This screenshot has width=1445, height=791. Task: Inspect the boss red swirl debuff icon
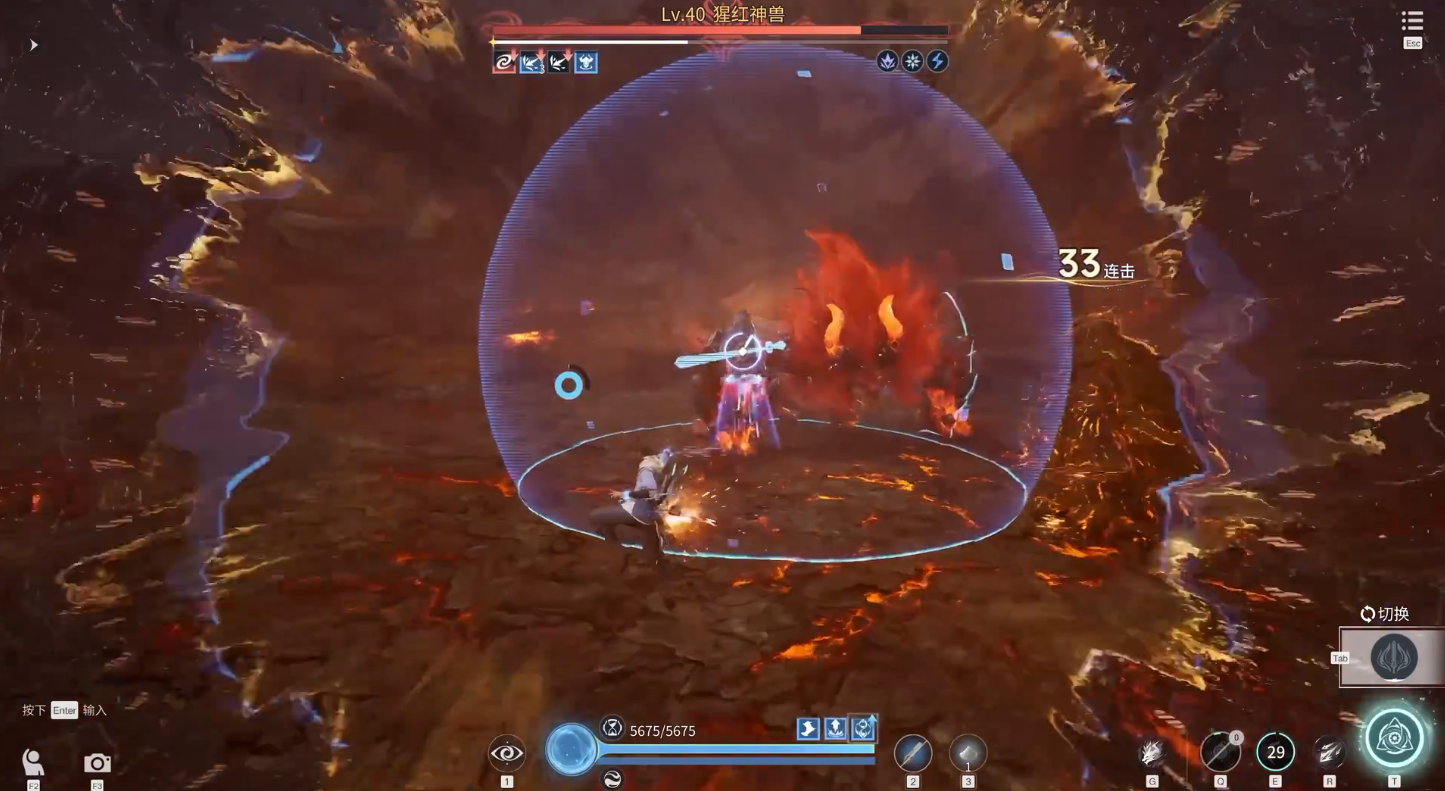[504, 63]
